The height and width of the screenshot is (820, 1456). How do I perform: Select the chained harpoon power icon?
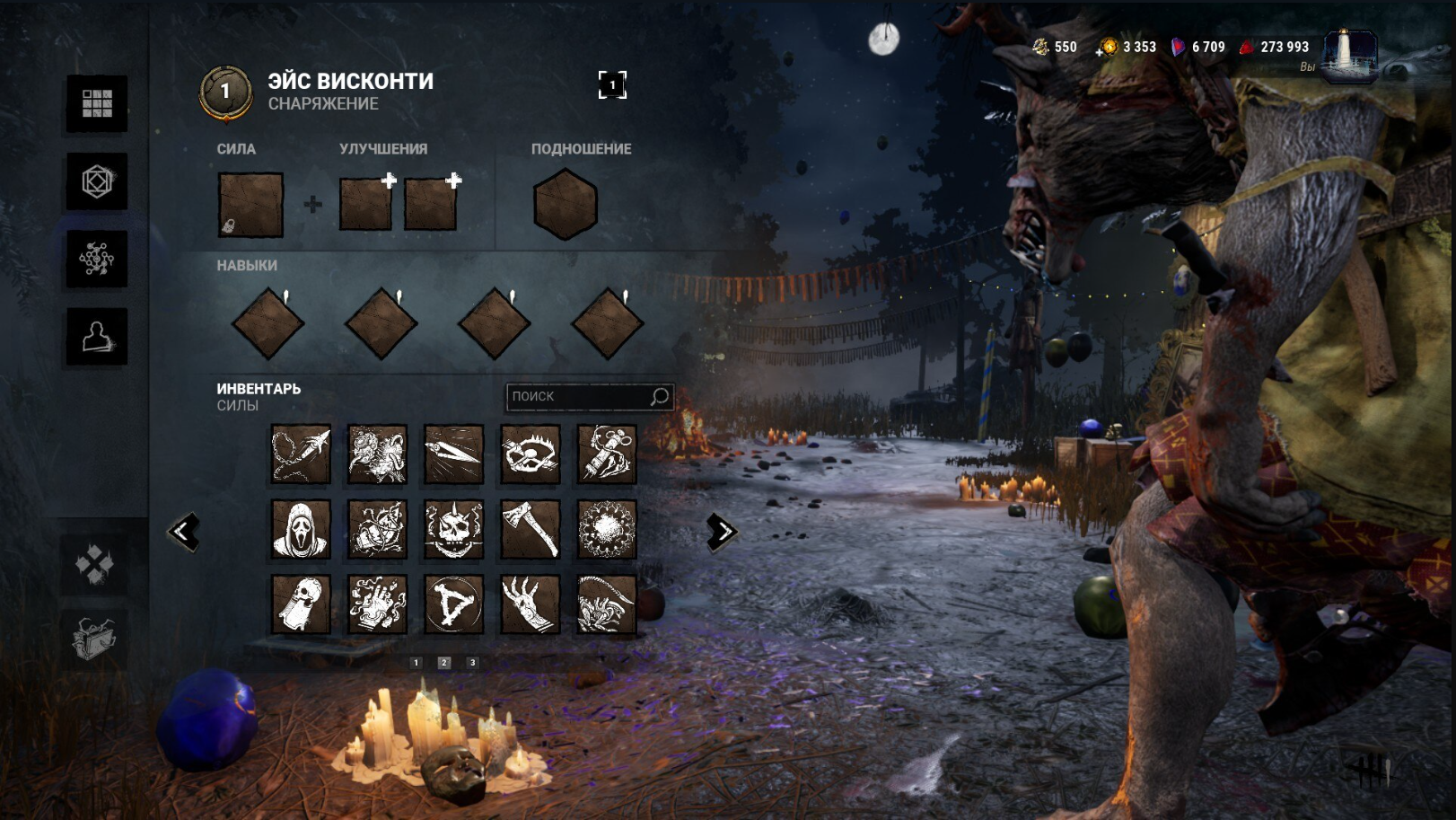(x=301, y=454)
